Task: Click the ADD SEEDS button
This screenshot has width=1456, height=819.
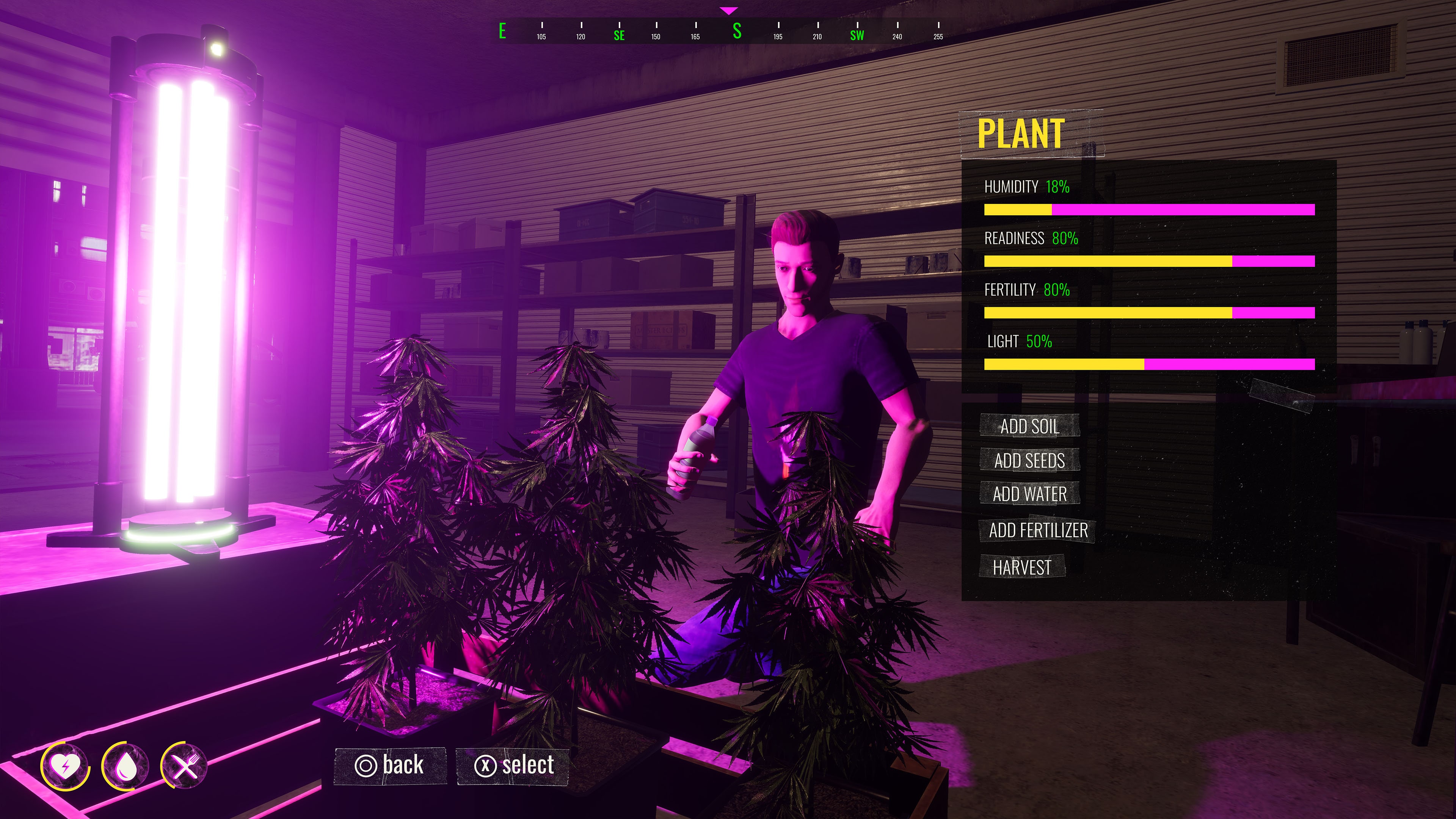Action: [x=1030, y=461]
